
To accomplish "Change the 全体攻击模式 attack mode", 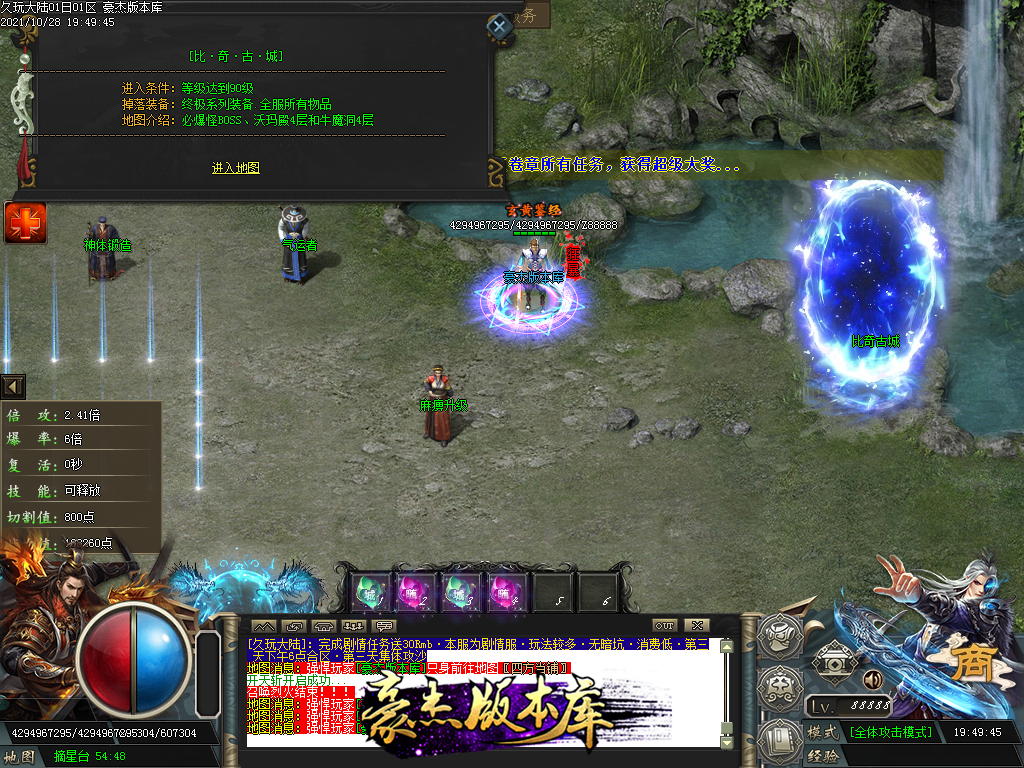I will pyautogui.click(x=890, y=732).
